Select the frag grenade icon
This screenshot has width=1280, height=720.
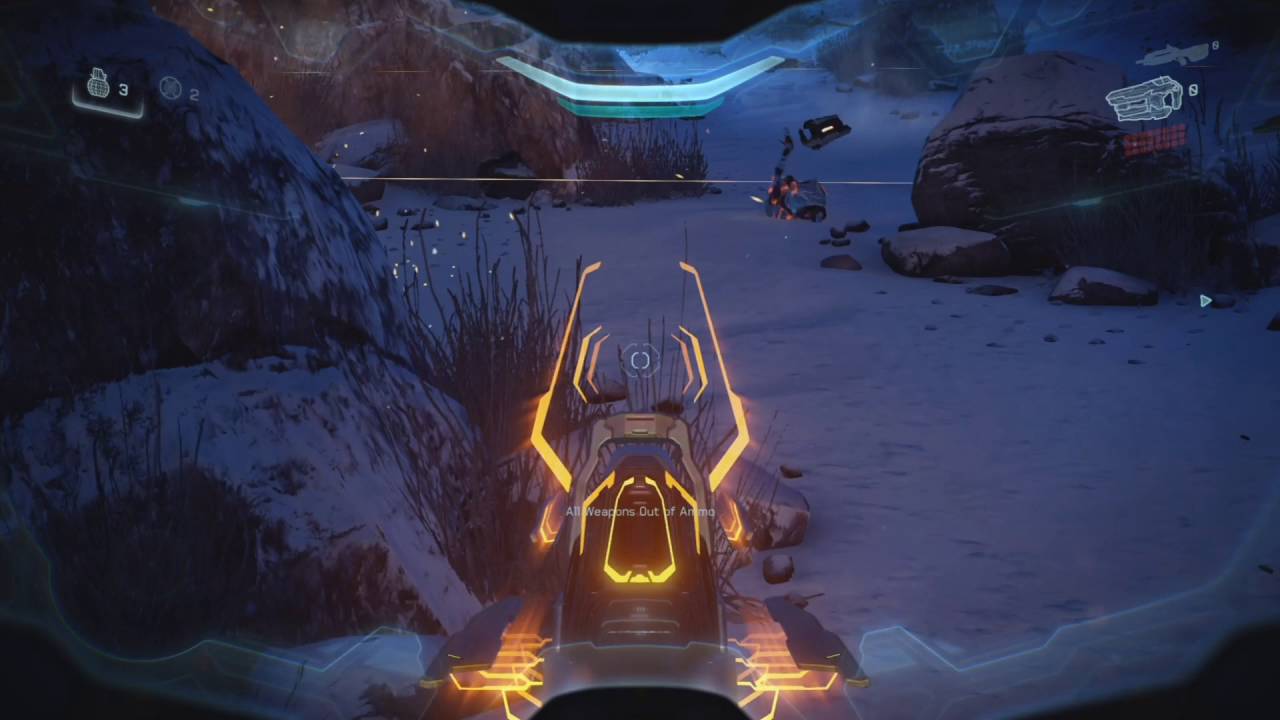(98, 87)
